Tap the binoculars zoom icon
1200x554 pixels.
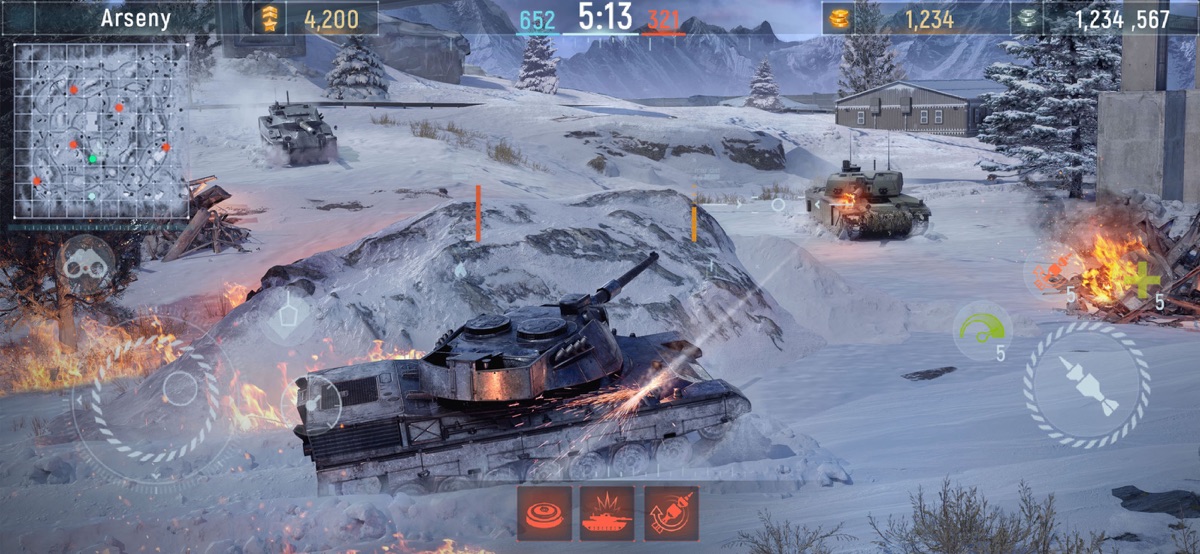(x=85, y=264)
